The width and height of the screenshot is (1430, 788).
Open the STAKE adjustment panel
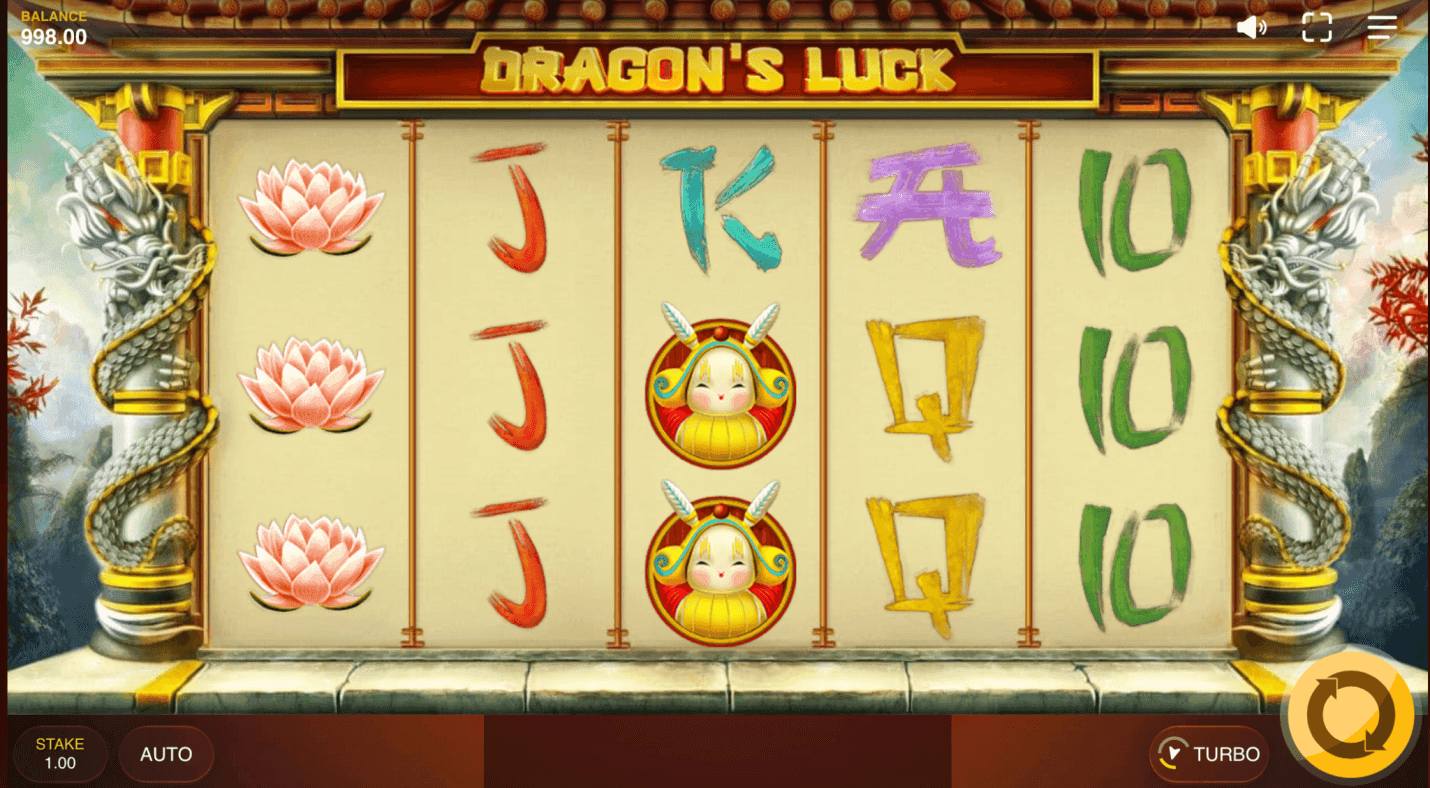[60, 753]
